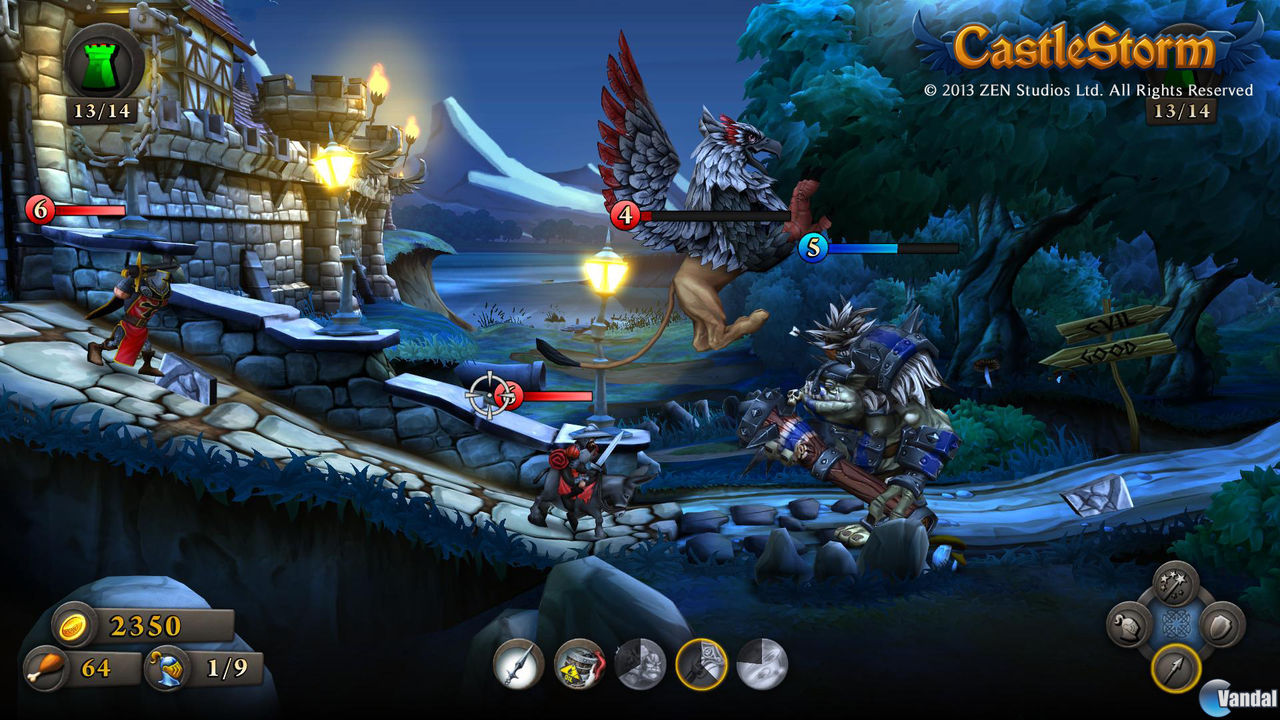This screenshot has height=720, width=1280.
Task: Click the spear icon in the radial menu
Action: [x=1175, y=669]
